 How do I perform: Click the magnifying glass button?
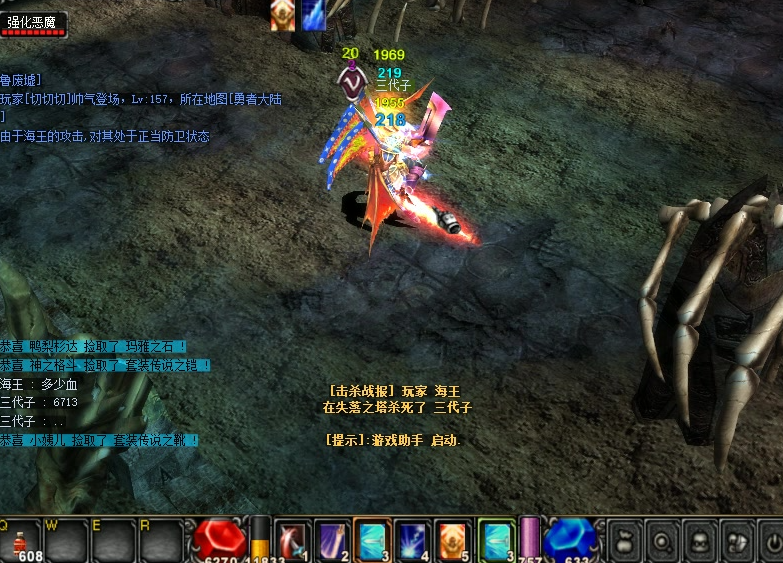(x=663, y=541)
